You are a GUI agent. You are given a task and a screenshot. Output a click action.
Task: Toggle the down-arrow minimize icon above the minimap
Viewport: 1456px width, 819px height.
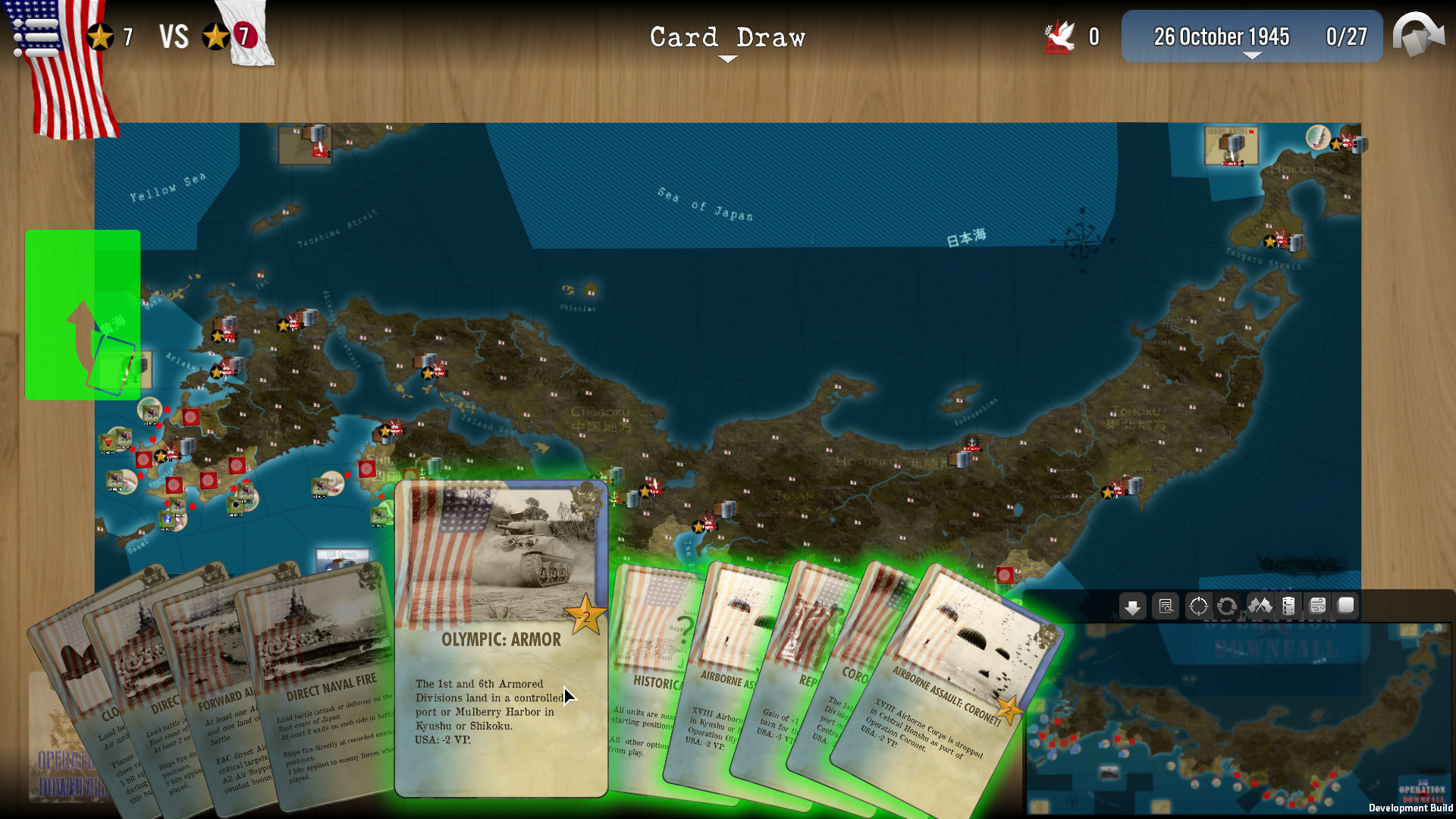coord(1132,607)
